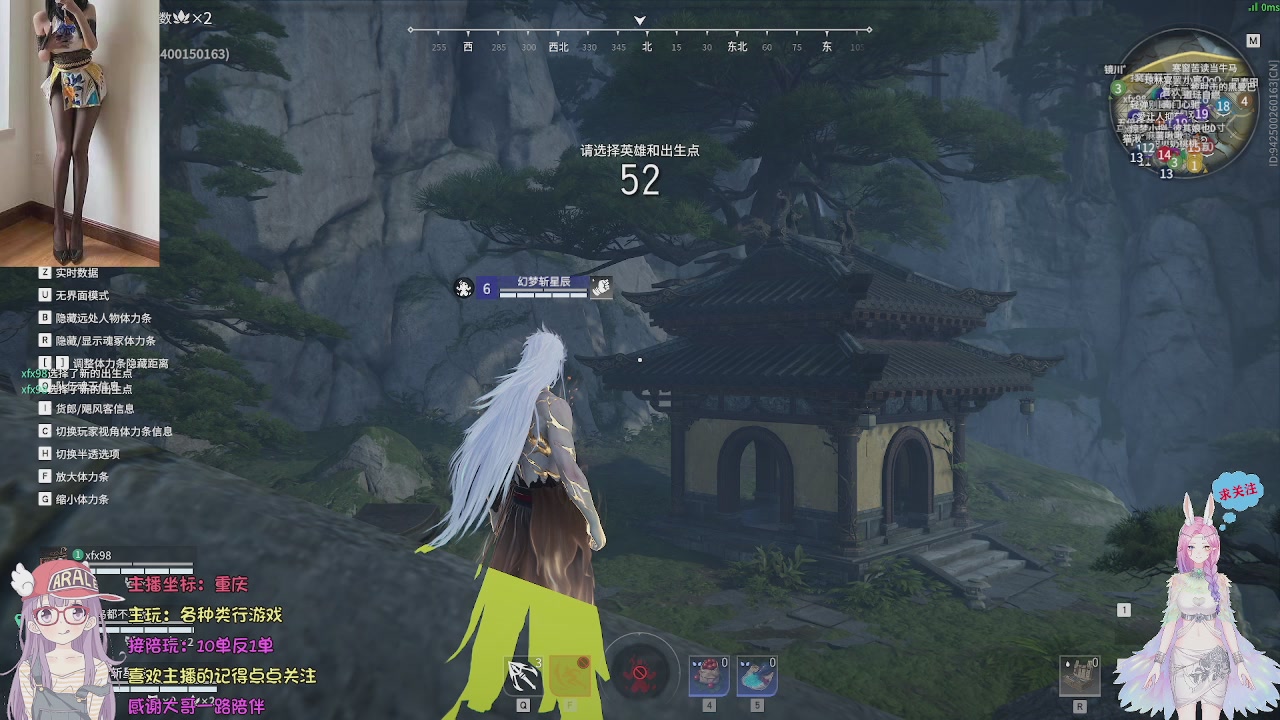1280x720 pixels.
Task: Click the streamer's webcam thumbnail
Action: [x=79, y=133]
